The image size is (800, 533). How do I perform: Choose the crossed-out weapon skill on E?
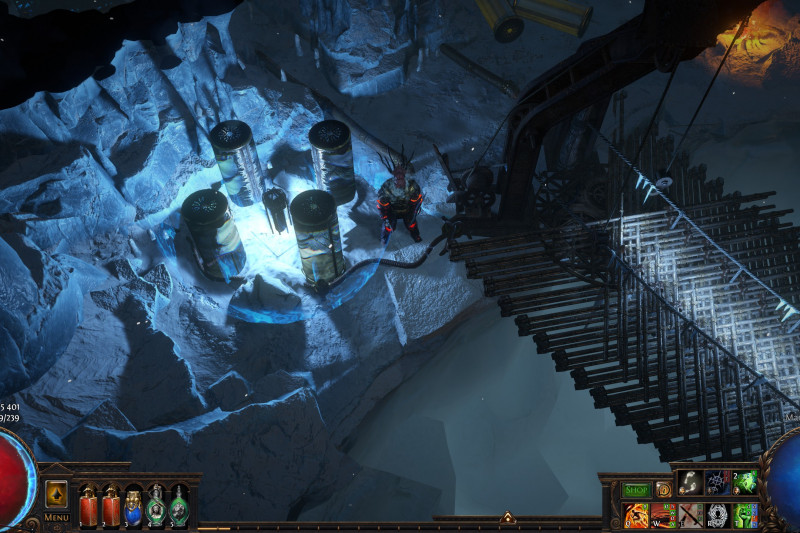coord(691,515)
